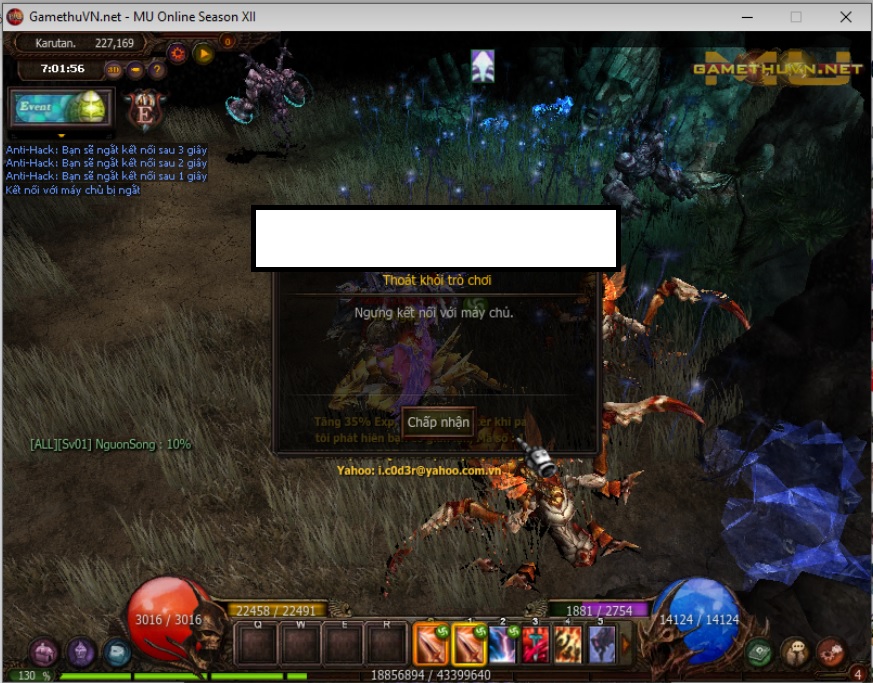Open the purple treasure chest icon
The image size is (873, 683).
(x=44, y=653)
